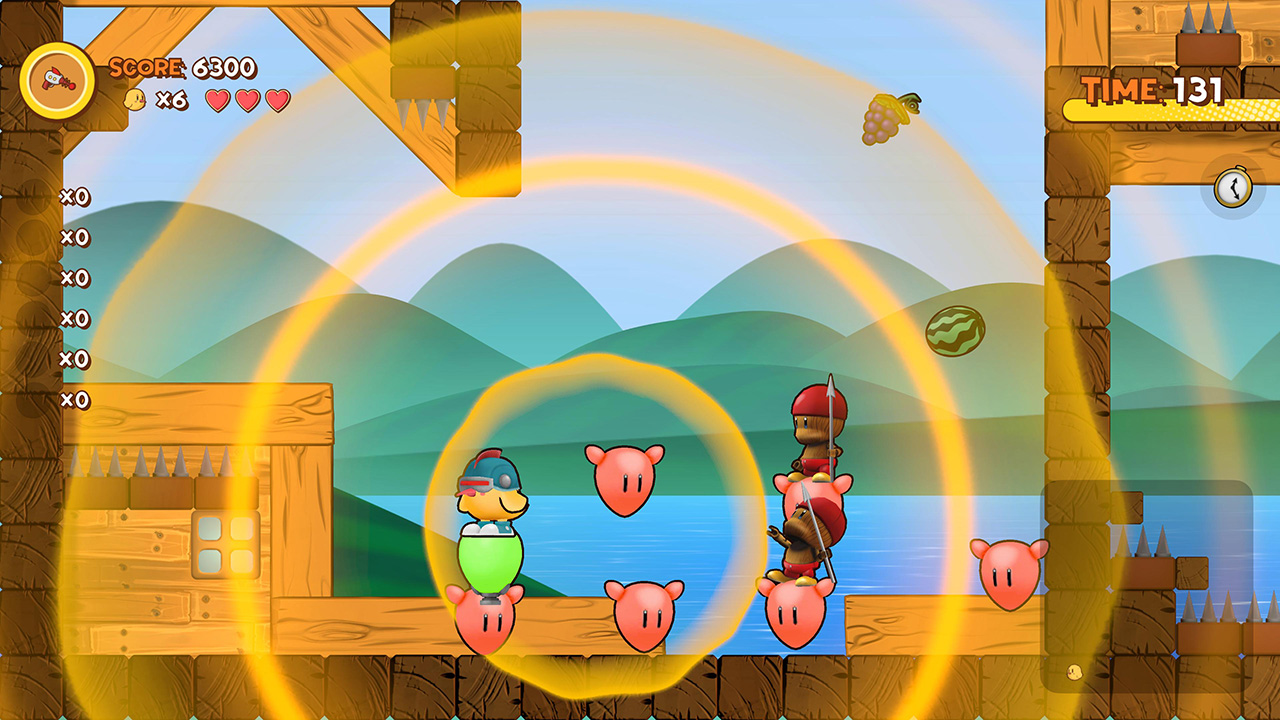Open the level minimap panel
The image size is (1280, 720).
pyautogui.click(x=1146, y=586)
